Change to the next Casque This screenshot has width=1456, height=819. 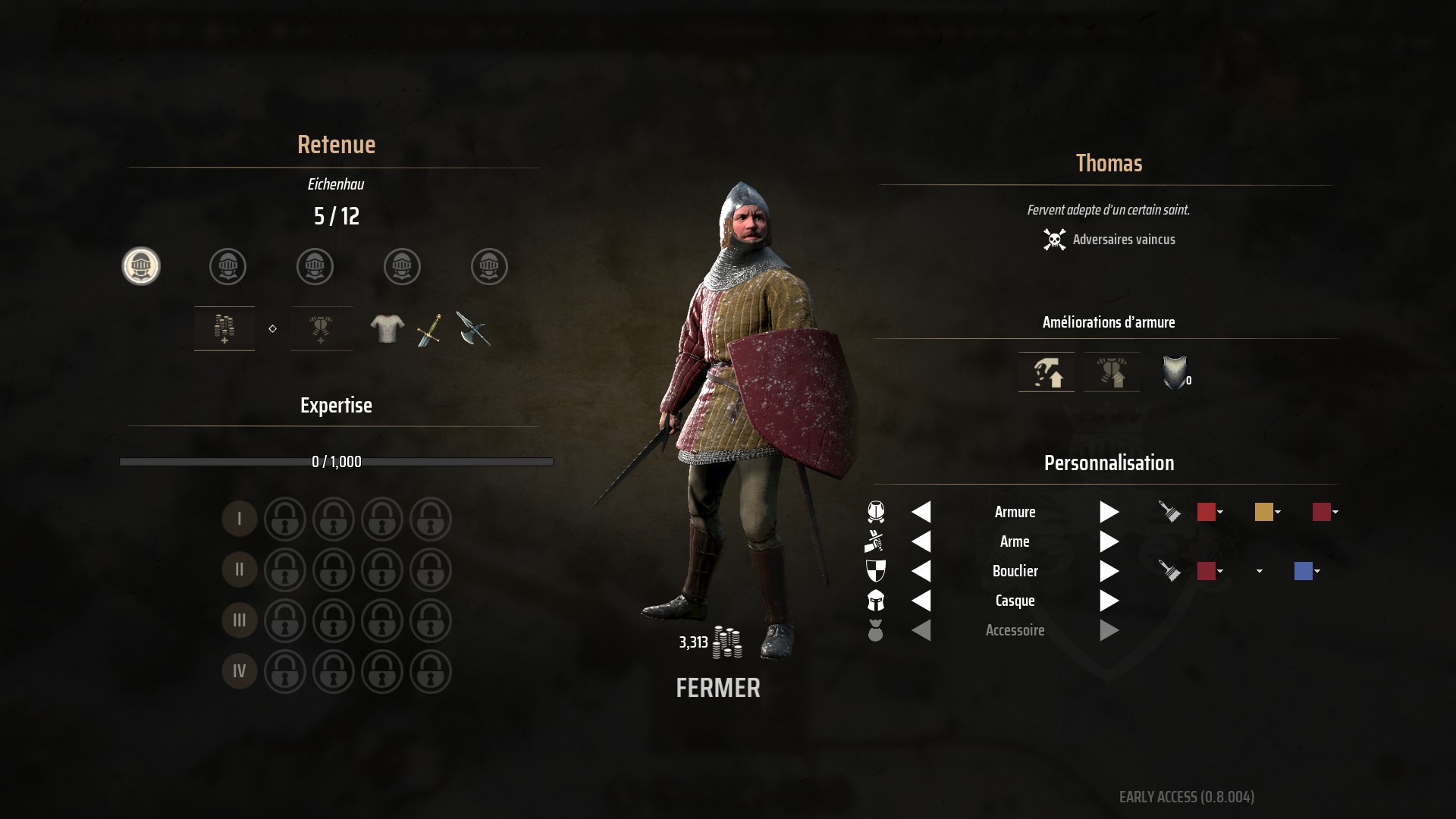(1109, 601)
